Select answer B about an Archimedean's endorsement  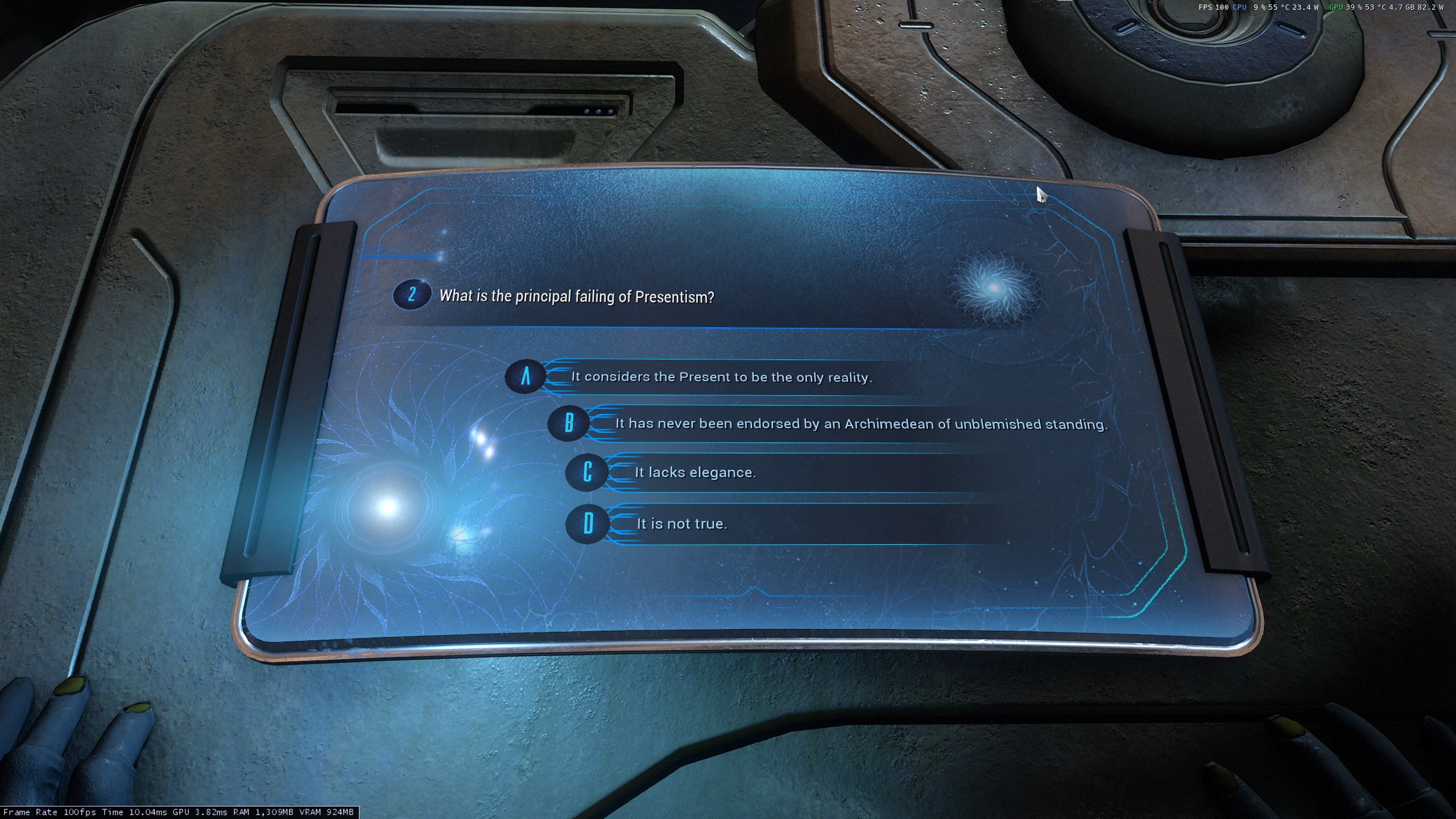pos(861,424)
